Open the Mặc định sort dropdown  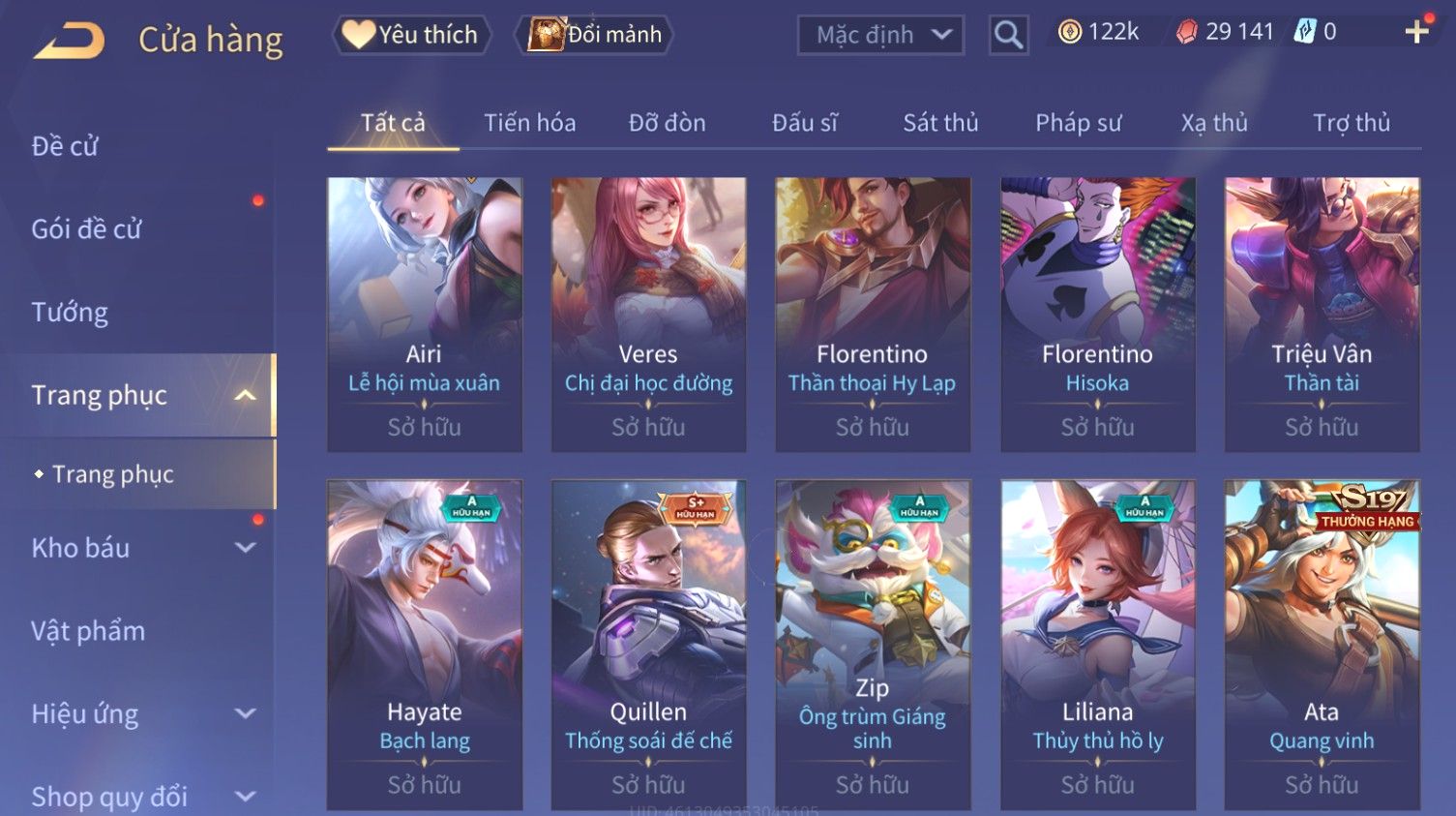click(x=880, y=35)
